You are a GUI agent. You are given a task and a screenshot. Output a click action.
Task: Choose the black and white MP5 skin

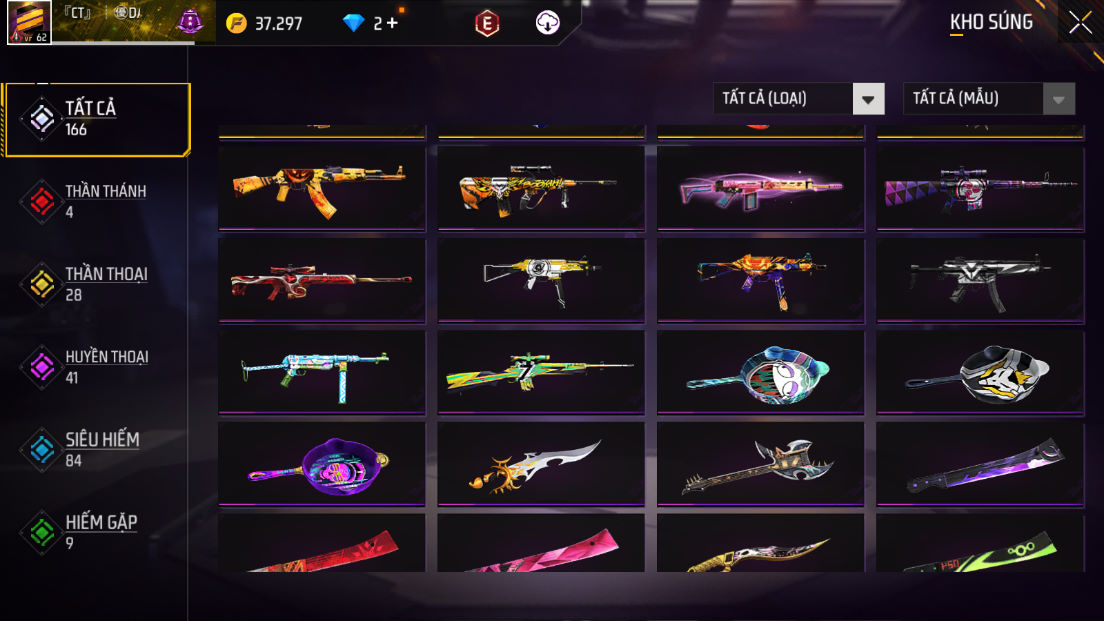(x=980, y=279)
